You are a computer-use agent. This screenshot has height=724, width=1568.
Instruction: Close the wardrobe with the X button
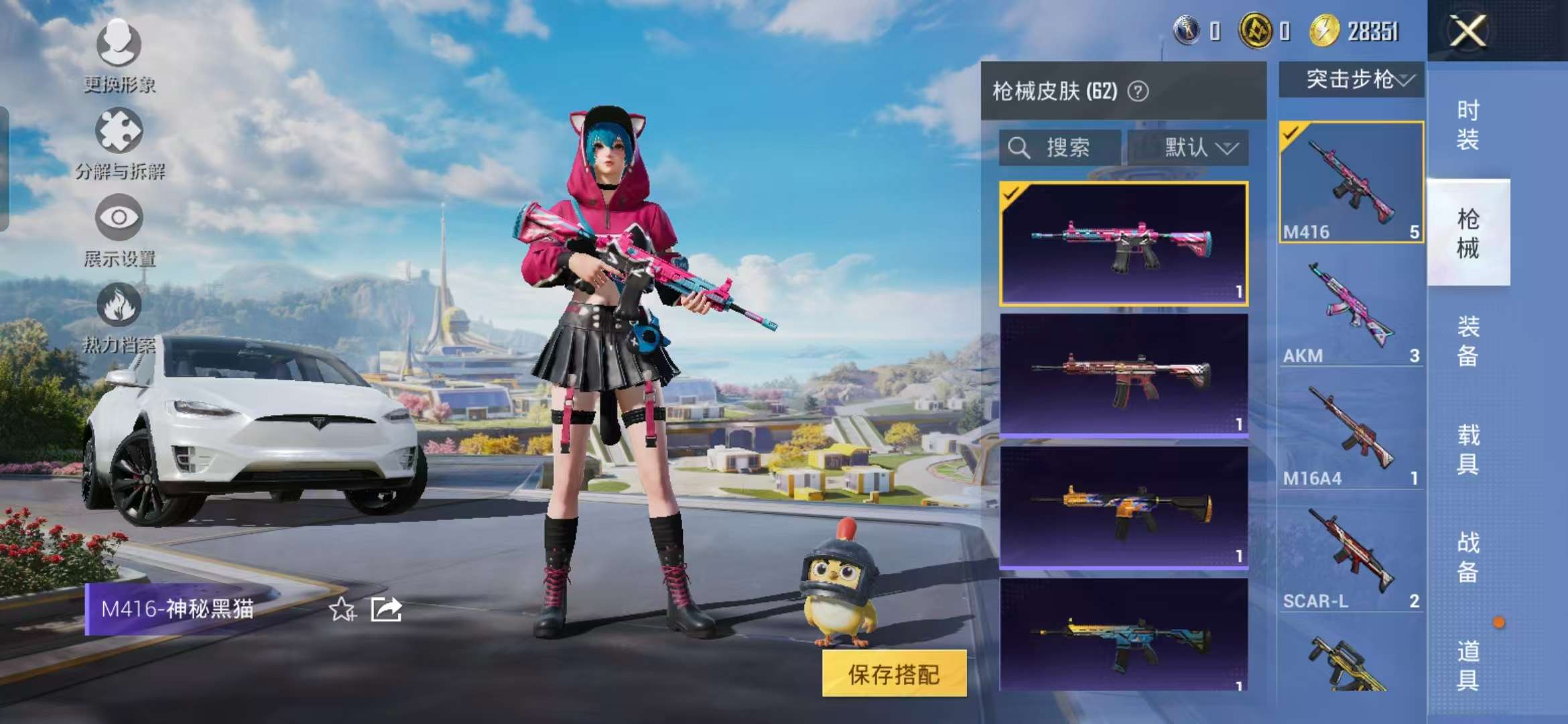pyautogui.click(x=1467, y=31)
